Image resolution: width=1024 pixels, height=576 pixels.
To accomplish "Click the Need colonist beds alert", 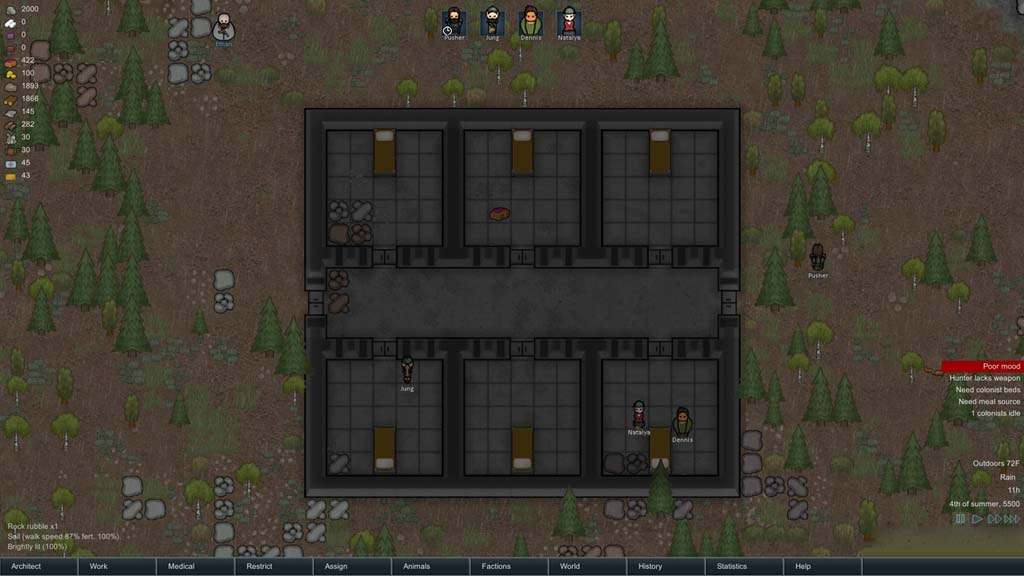I will (x=984, y=390).
